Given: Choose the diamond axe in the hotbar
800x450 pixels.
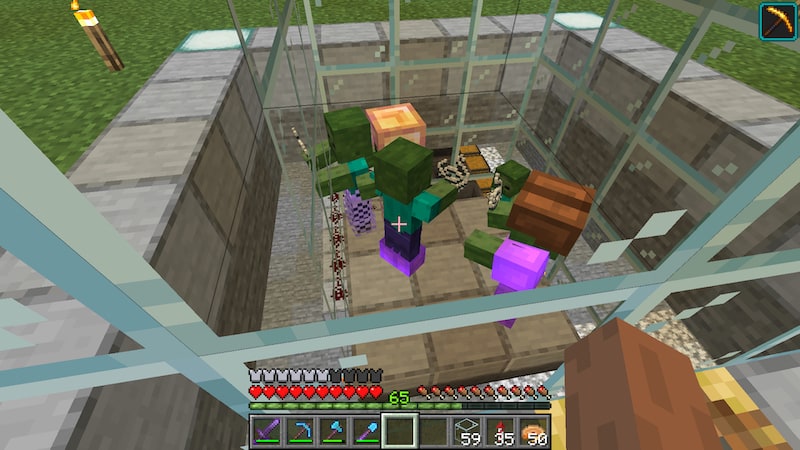Looking at the screenshot, I should [333, 430].
